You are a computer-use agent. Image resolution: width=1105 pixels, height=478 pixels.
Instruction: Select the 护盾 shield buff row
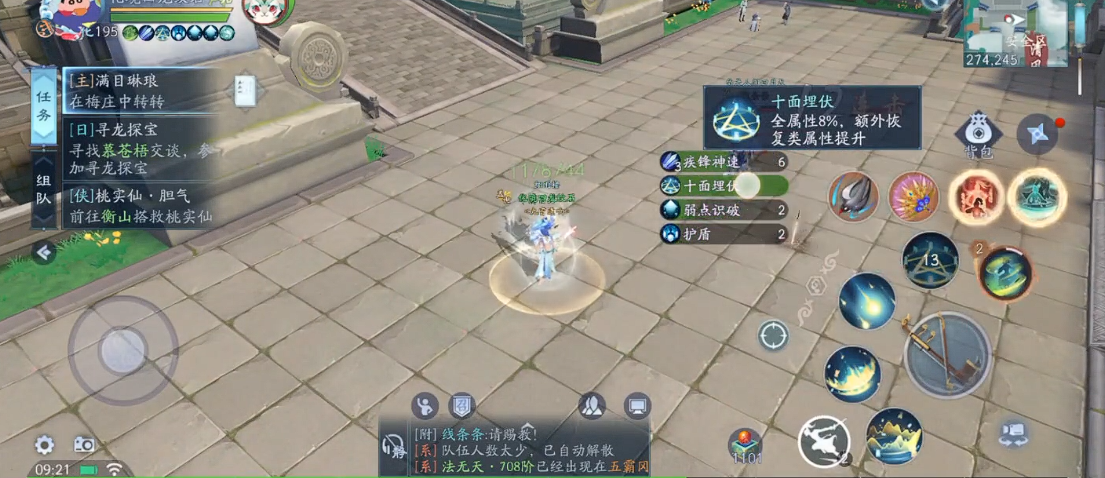(x=724, y=234)
